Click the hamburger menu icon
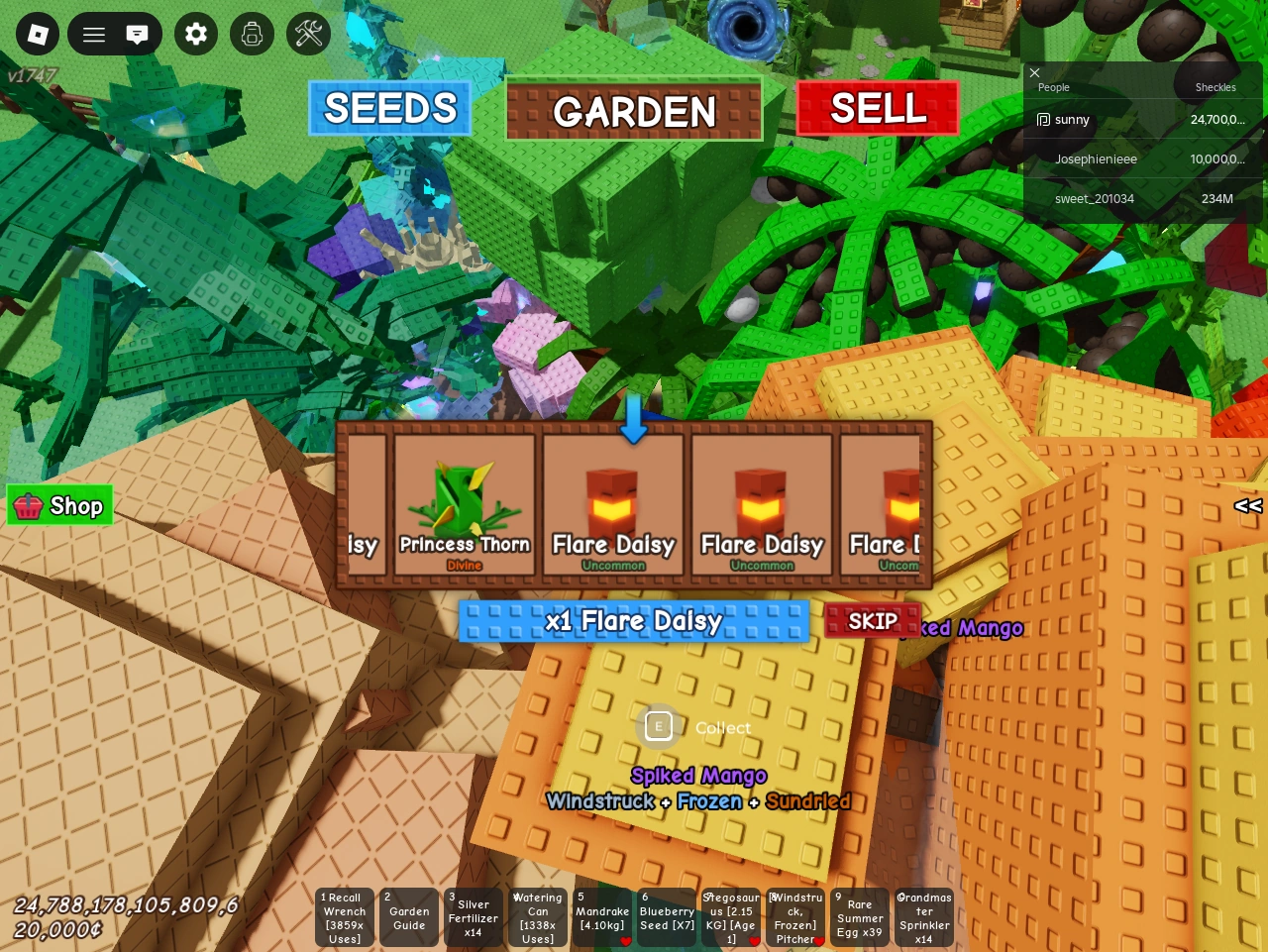This screenshot has height=952, width=1268. pos(93,33)
